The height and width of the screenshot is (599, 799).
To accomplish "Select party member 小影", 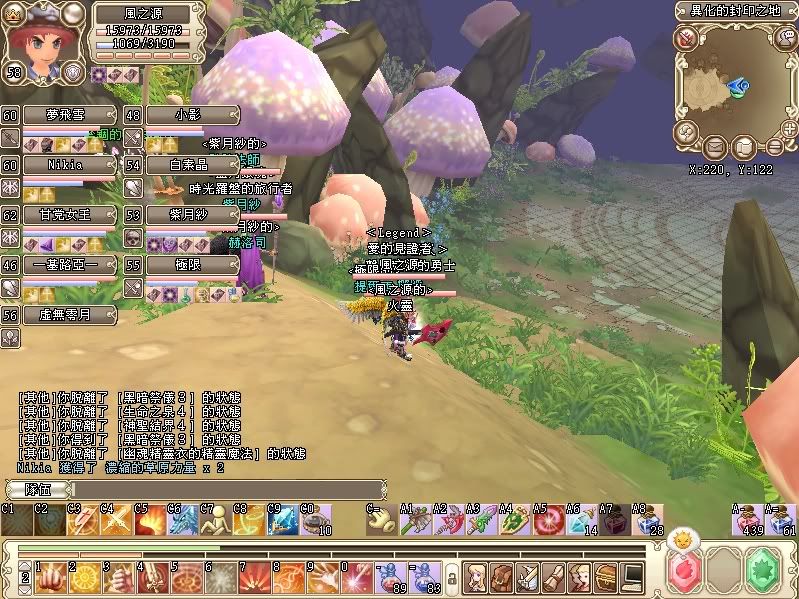I will [191, 115].
